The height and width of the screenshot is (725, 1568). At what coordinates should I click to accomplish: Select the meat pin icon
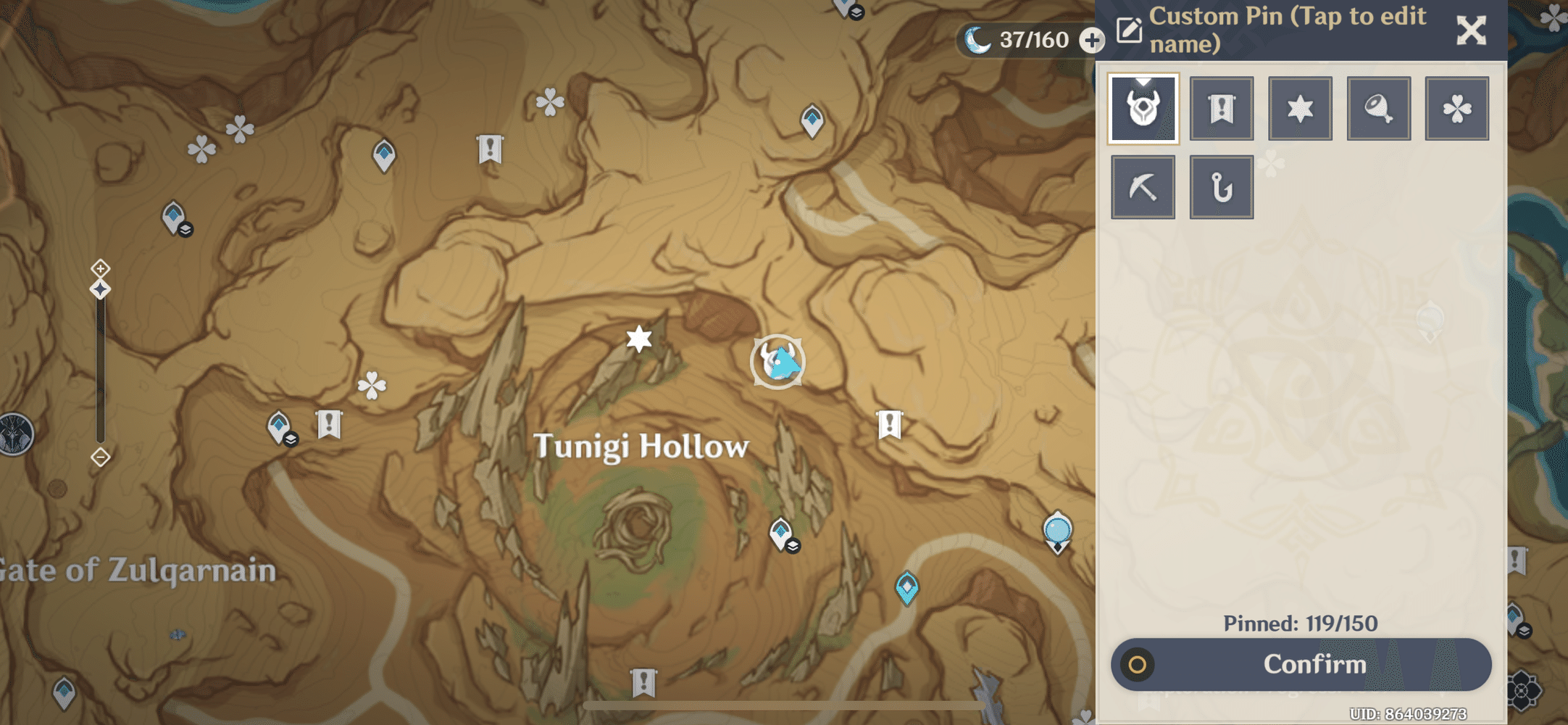click(x=1378, y=107)
